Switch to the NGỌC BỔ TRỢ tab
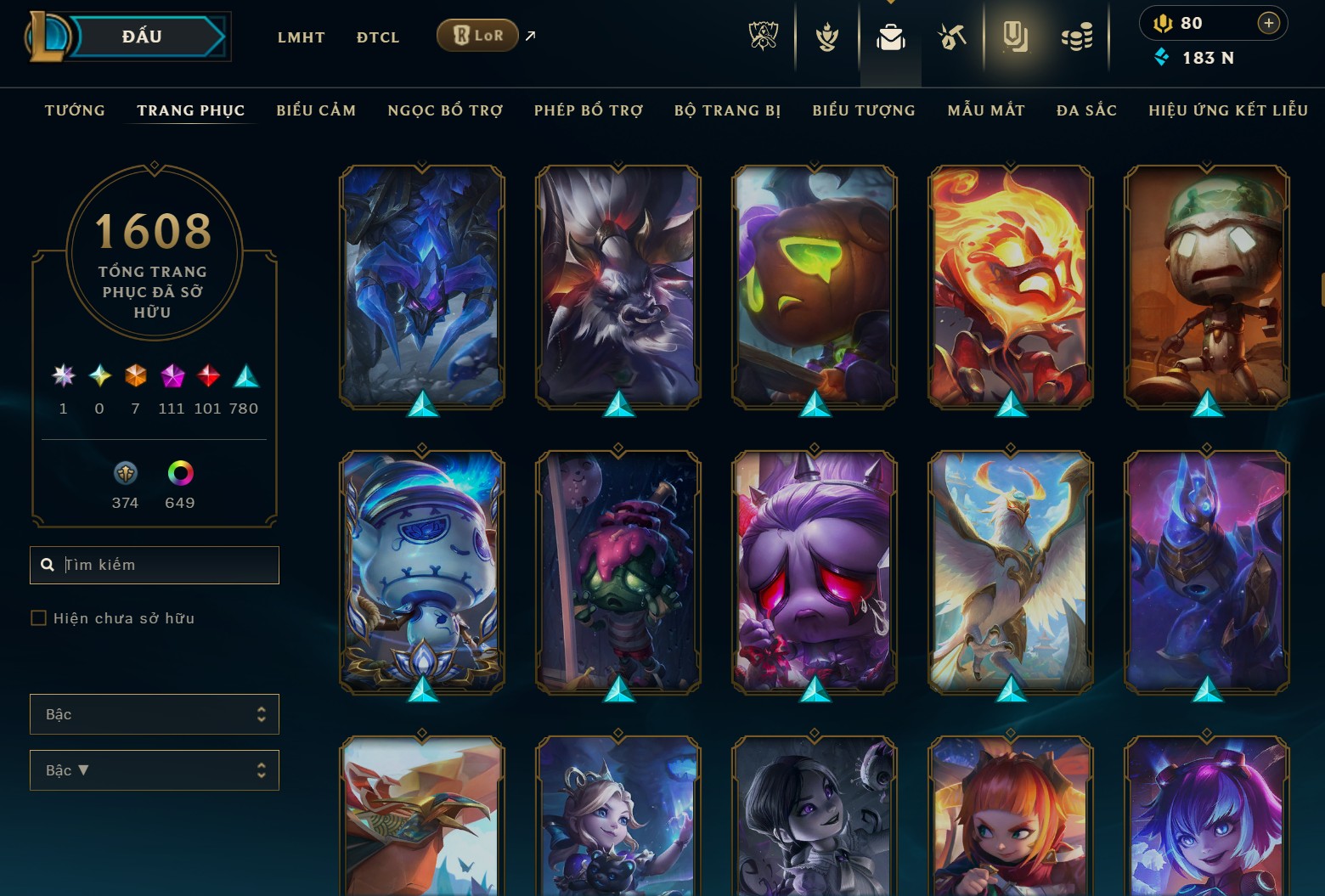1325x896 pixels. coord(445,110)
